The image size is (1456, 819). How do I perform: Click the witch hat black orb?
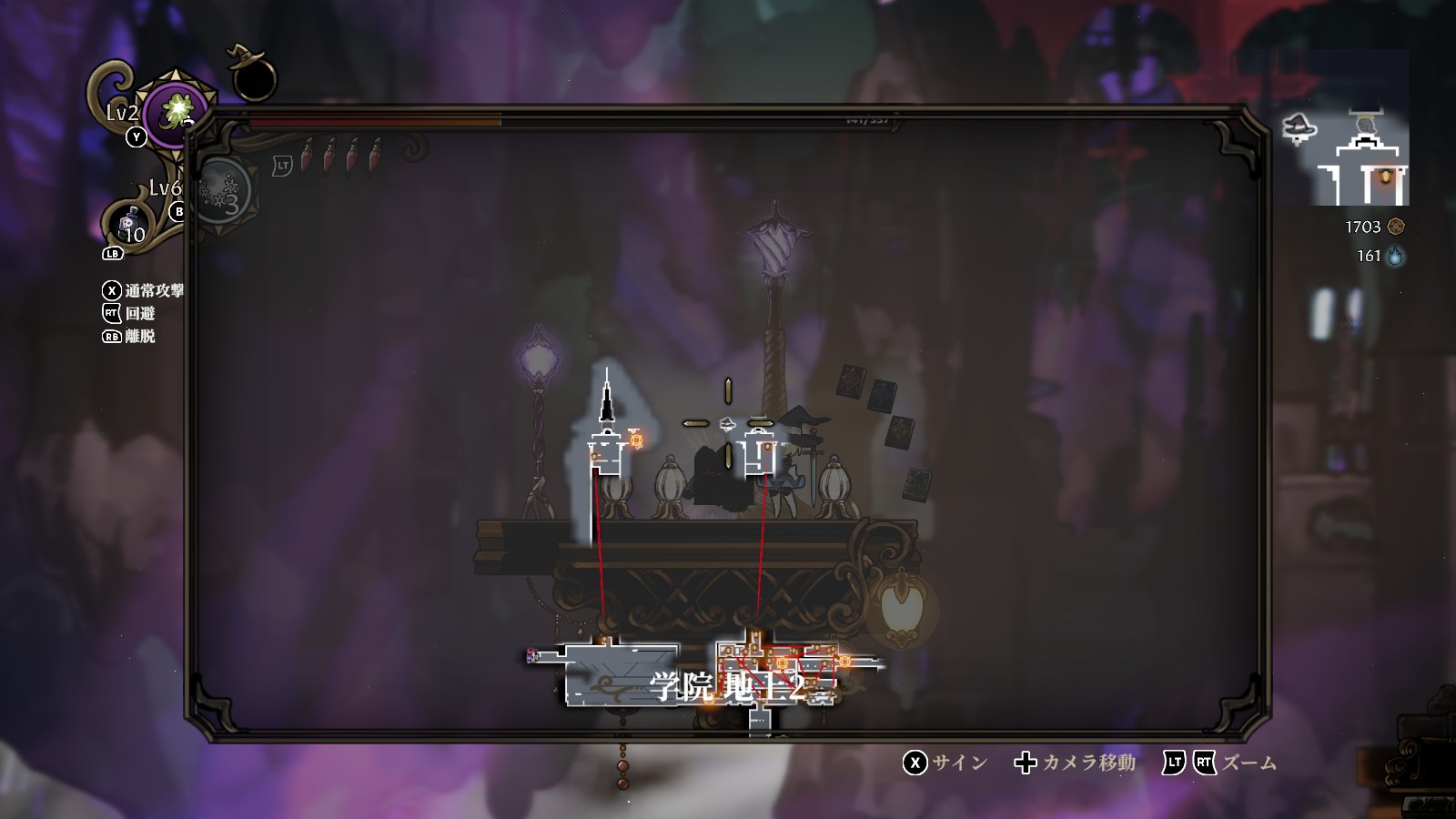click(252, 76)
